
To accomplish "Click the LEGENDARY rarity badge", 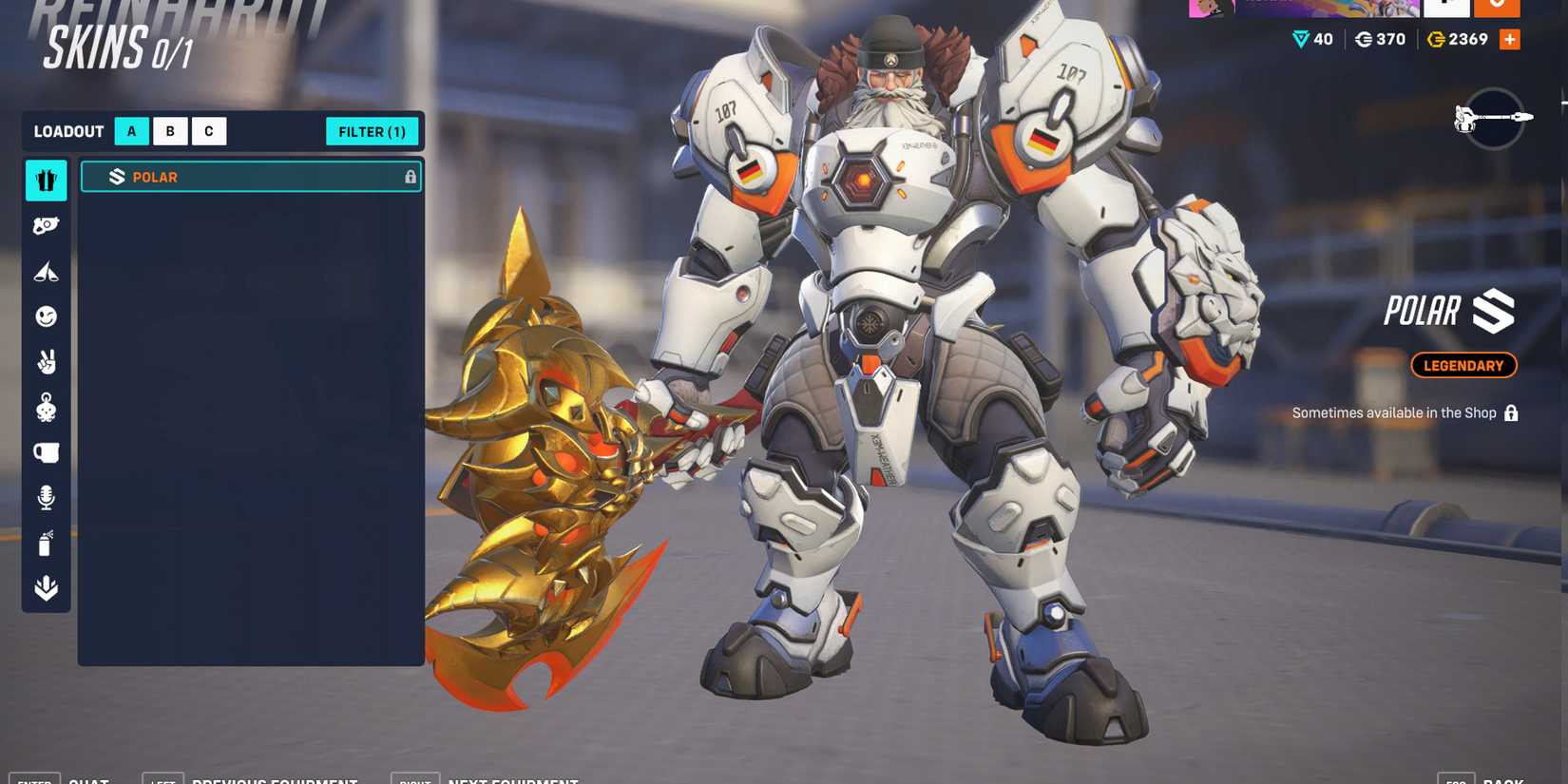I will 1463,365.
